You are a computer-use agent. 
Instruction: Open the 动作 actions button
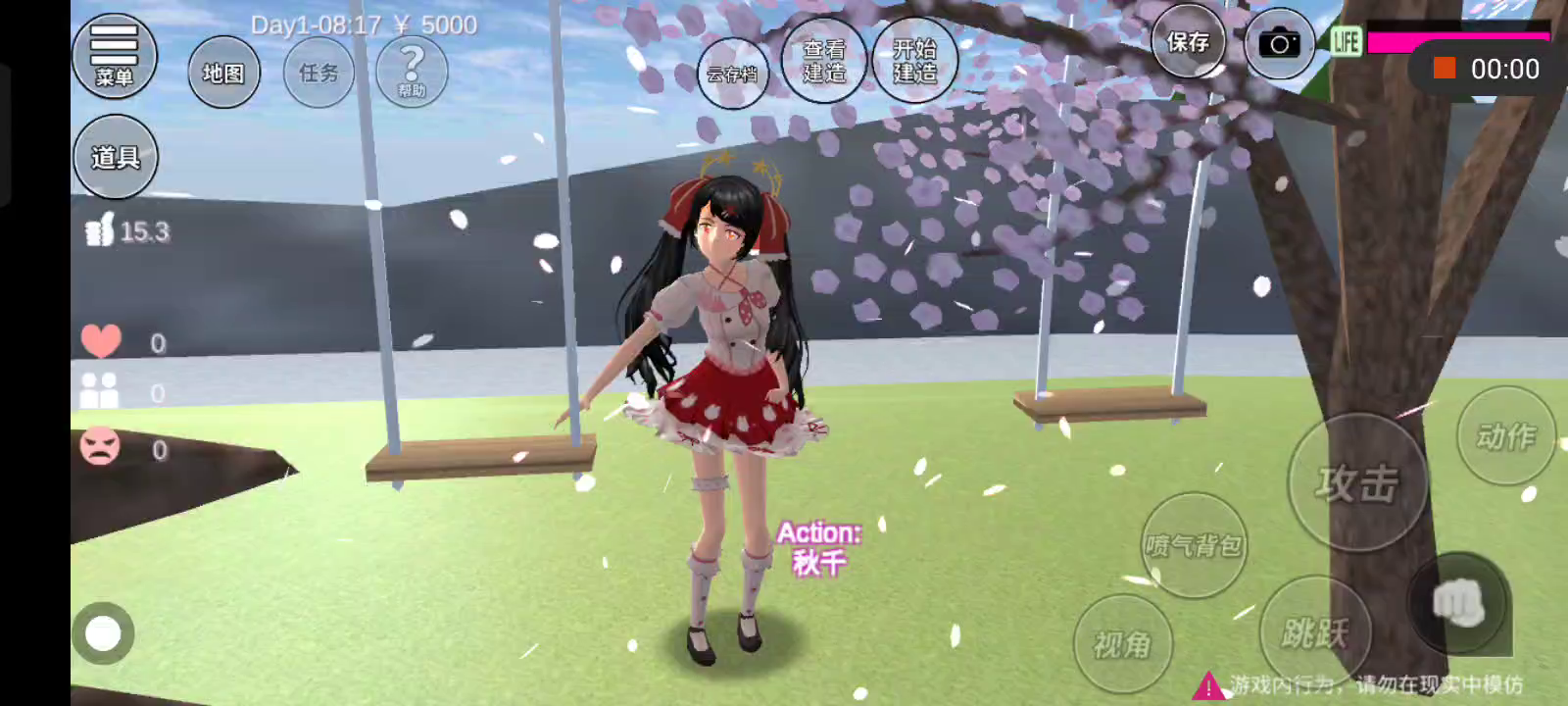tap(1506, 436)
